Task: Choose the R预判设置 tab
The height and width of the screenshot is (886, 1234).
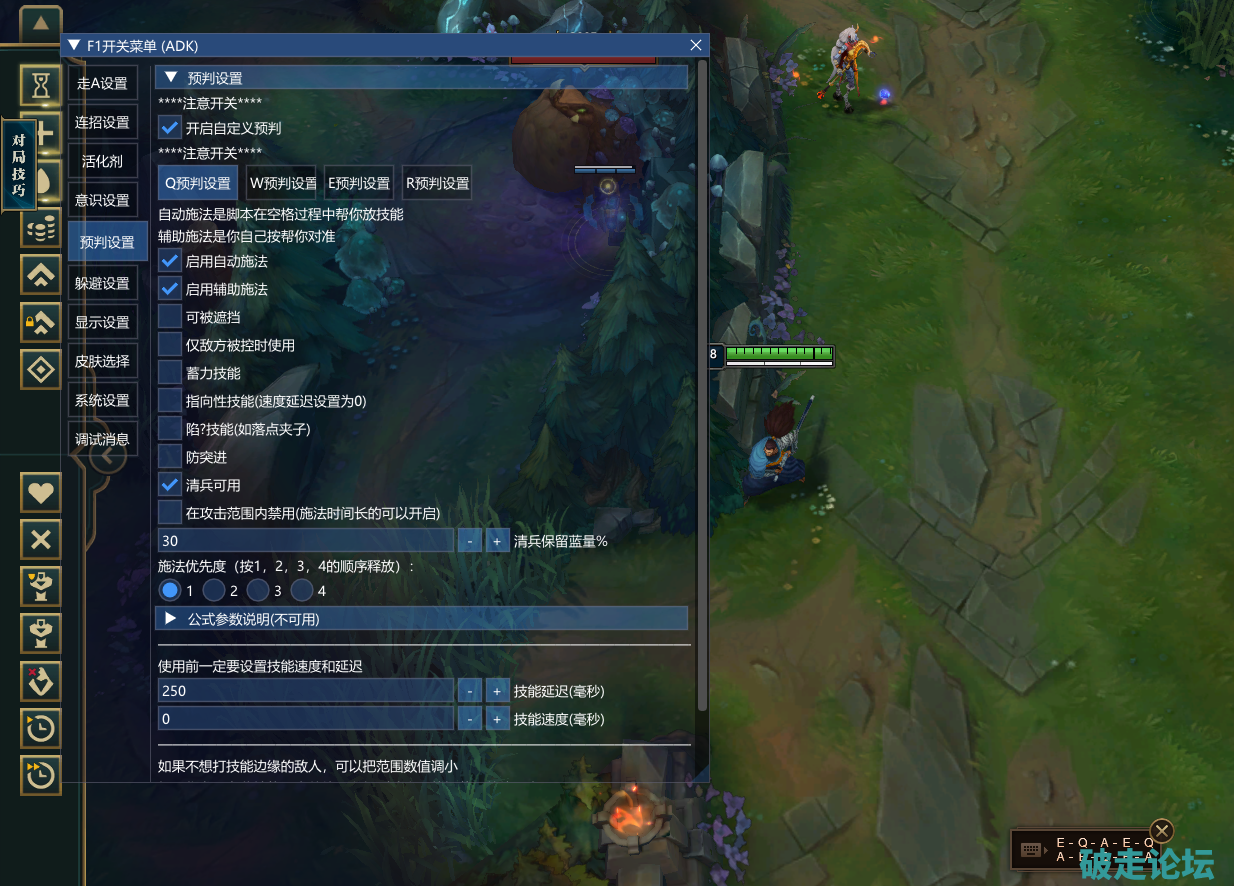Action: pyautogui.click(x=437, y=183)
